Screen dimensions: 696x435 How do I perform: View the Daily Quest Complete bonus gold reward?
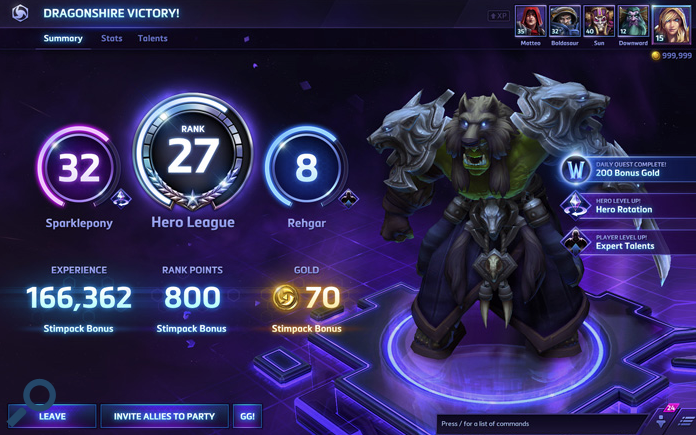[625, 169]
